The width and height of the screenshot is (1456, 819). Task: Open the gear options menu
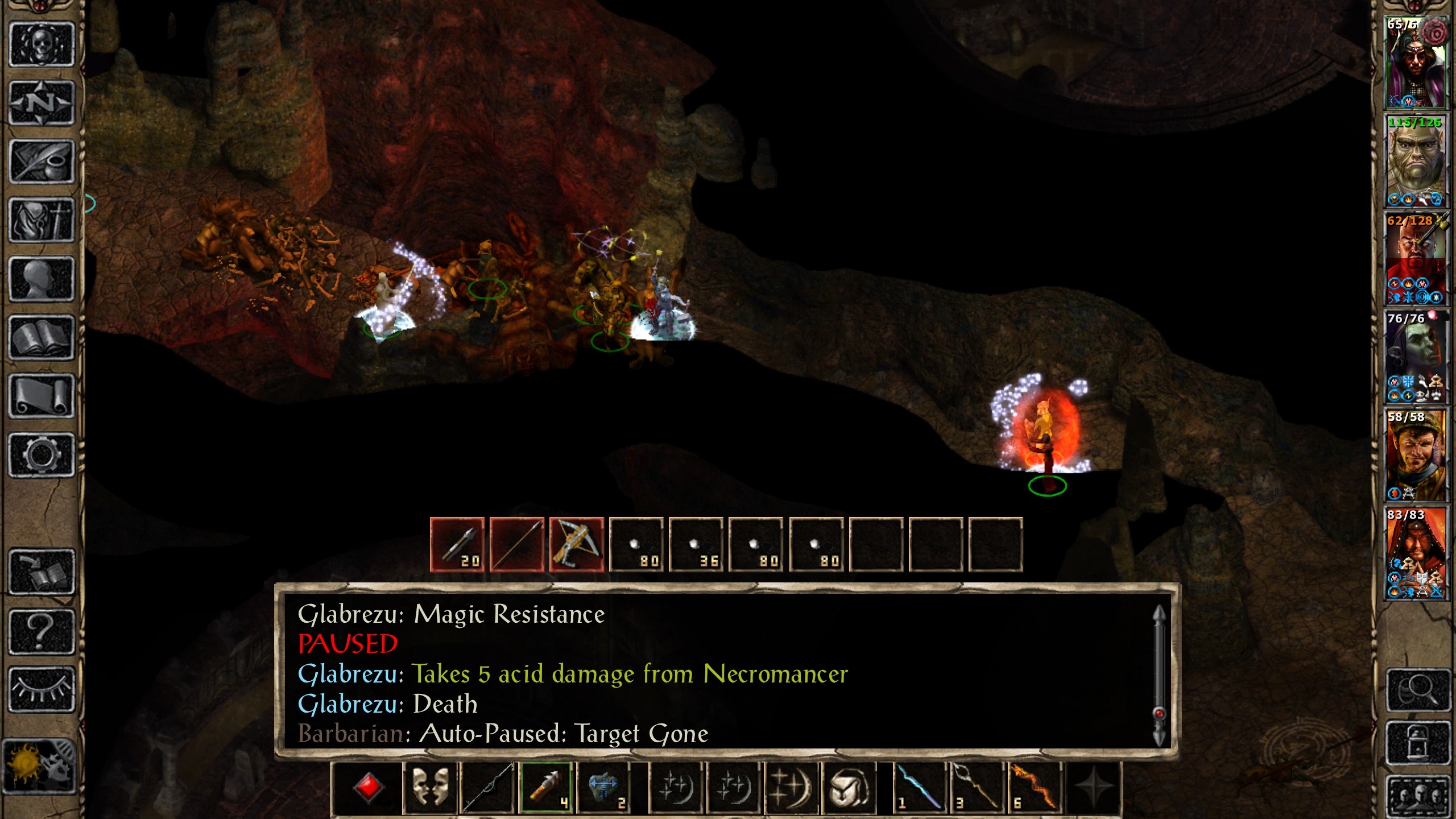coord(42,455)
